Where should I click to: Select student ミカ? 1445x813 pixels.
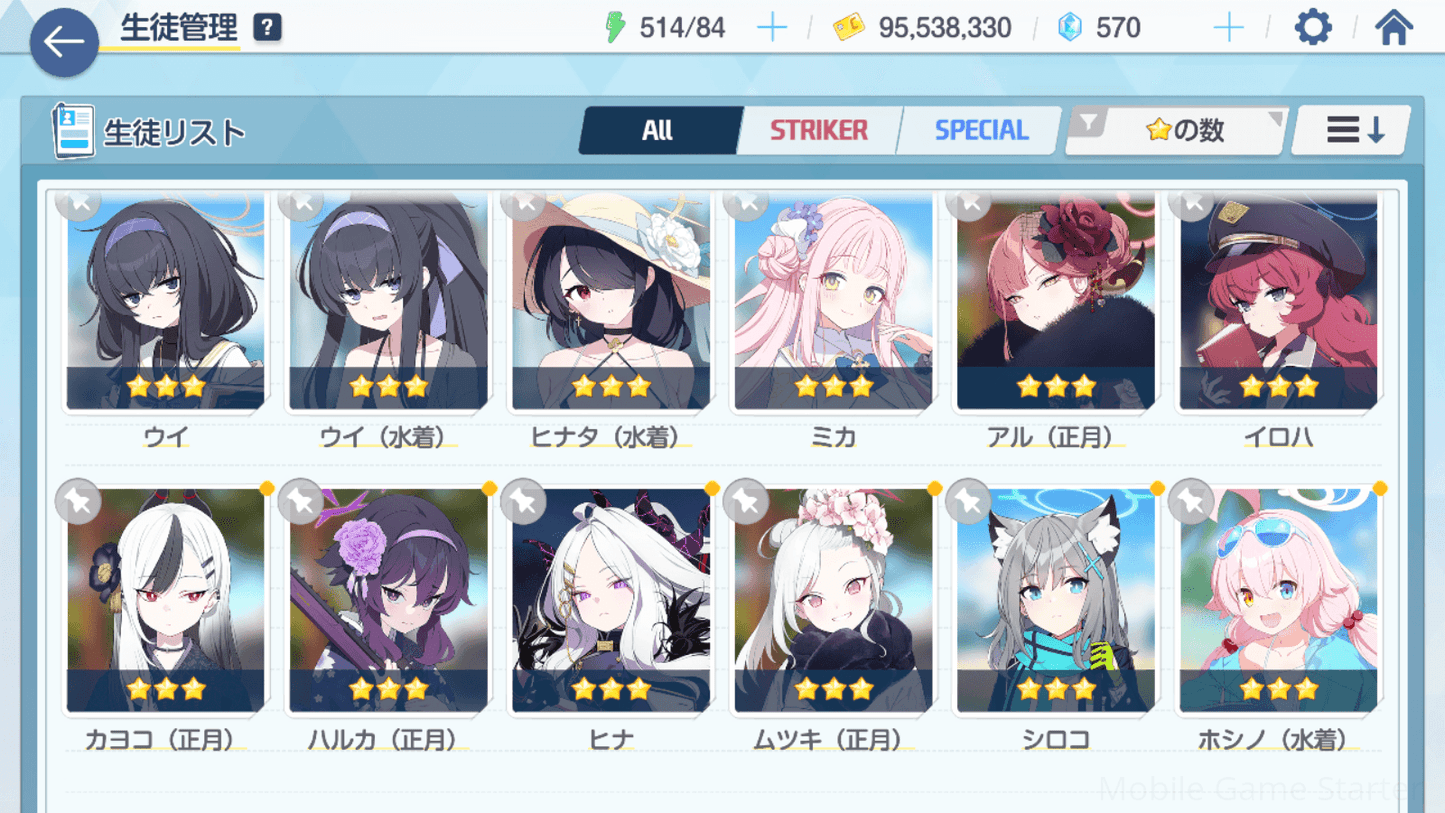[833, 302]
